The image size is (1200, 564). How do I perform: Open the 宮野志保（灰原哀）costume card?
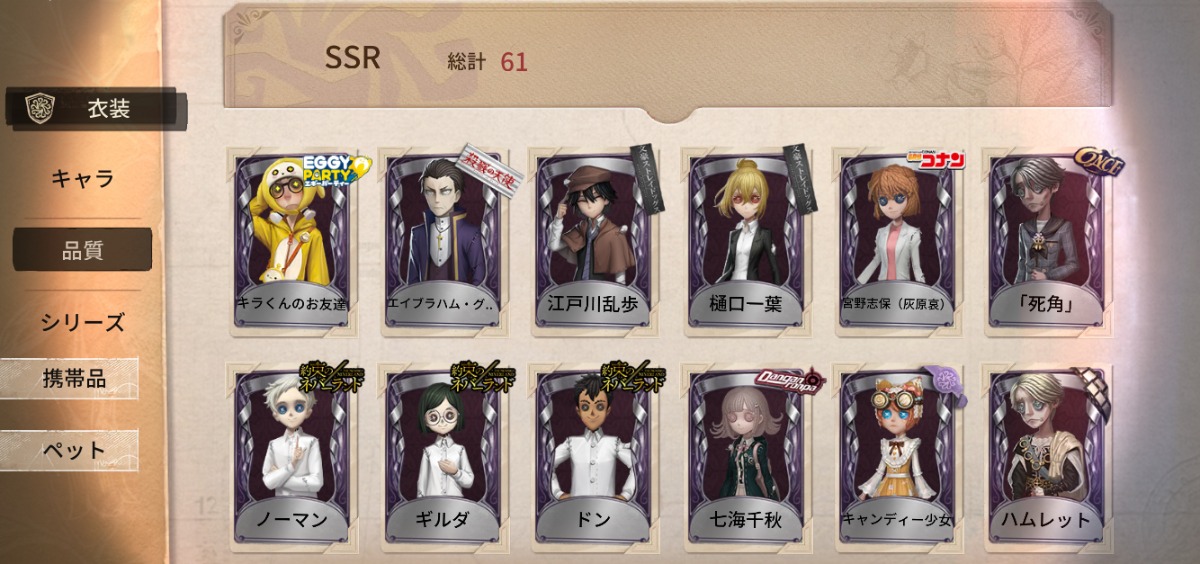tap(896, 240)
